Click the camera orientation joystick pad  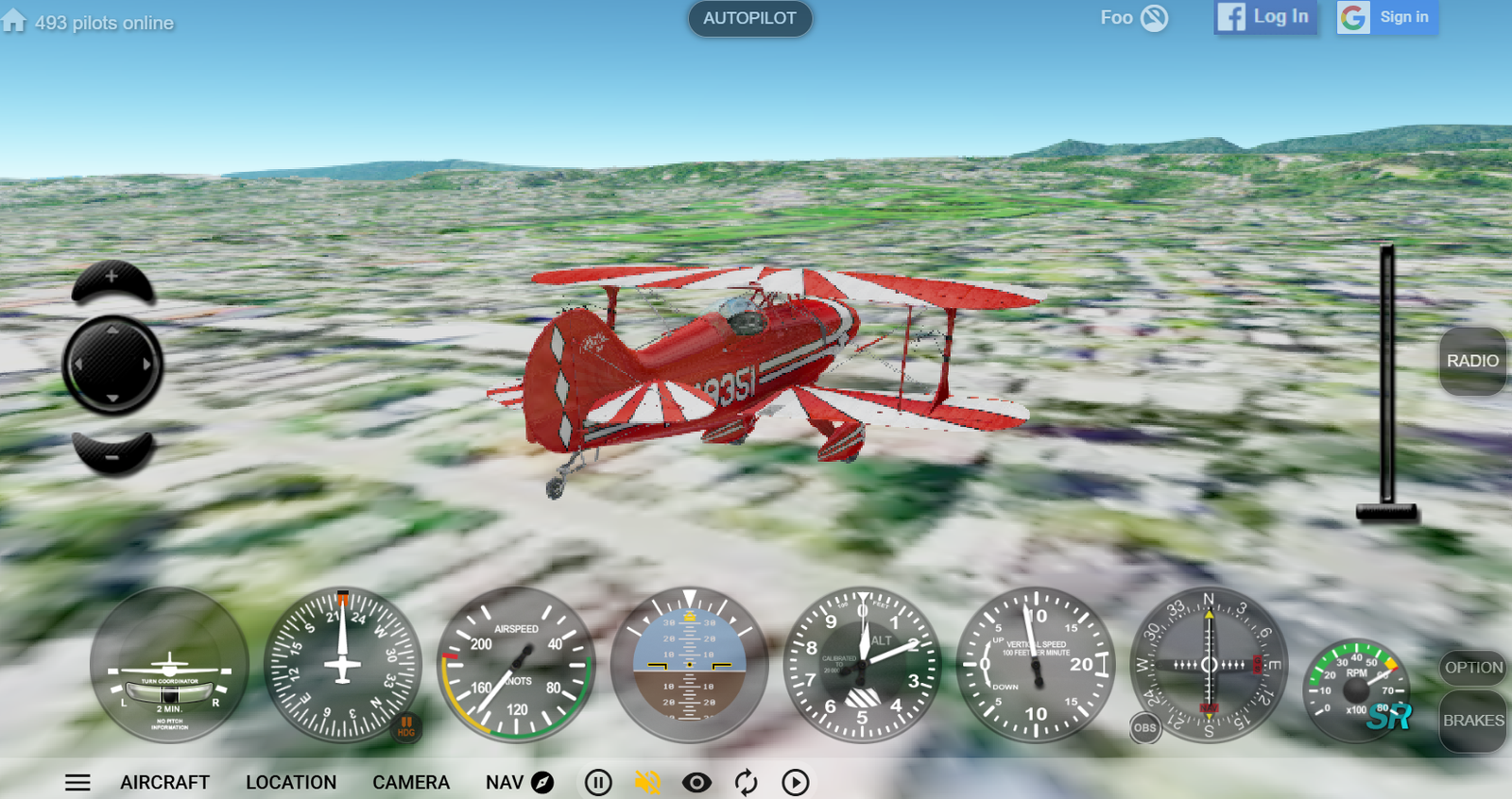pyautogui.click(x=112, y=365)
